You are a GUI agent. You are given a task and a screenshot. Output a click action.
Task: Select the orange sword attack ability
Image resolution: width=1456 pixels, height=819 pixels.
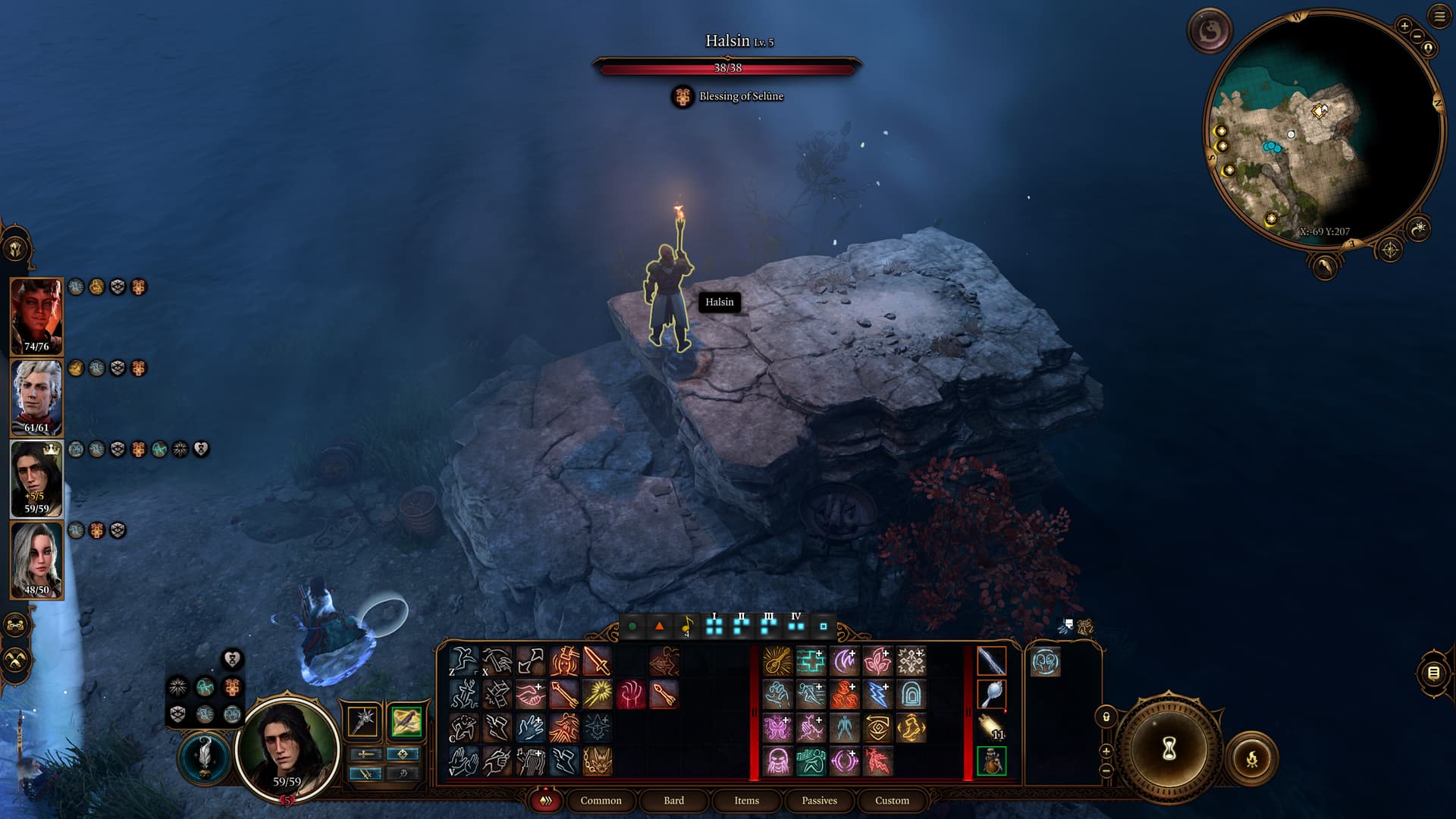pos(597,661)
